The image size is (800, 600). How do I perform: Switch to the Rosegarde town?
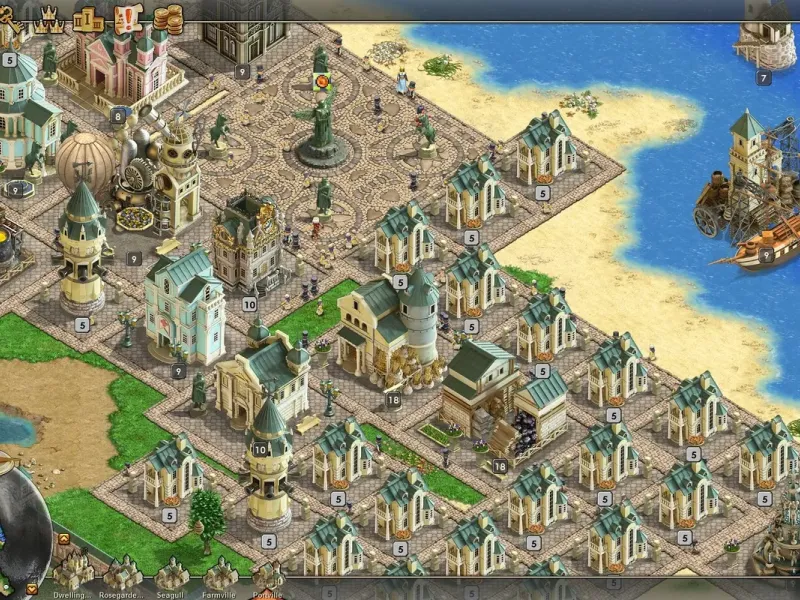pos(121,572)
